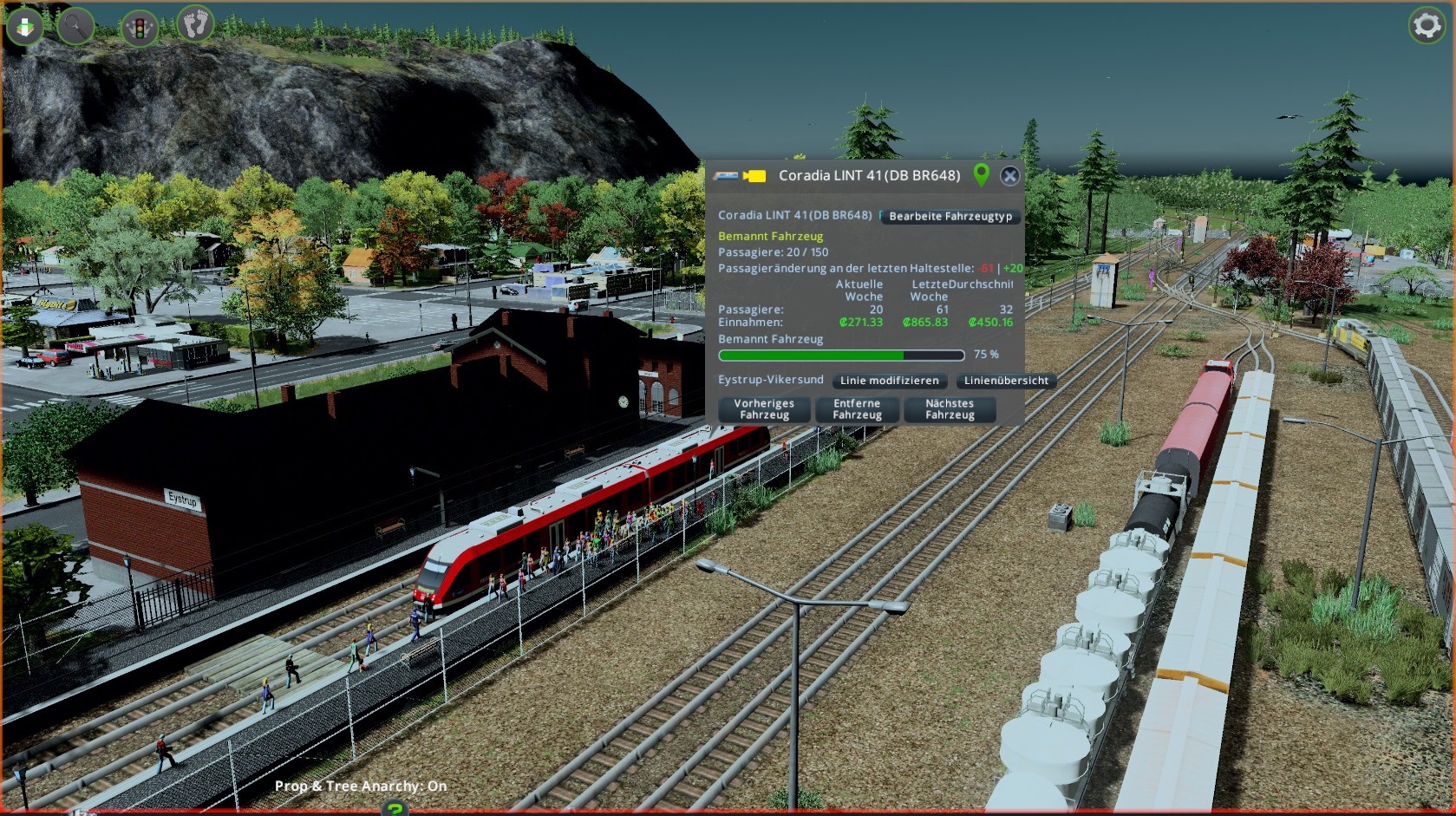Select Vorheriges Fahrzeug
Viewport: 1456px width, 816px height.
pyautogui.click(x=764, y=409)
